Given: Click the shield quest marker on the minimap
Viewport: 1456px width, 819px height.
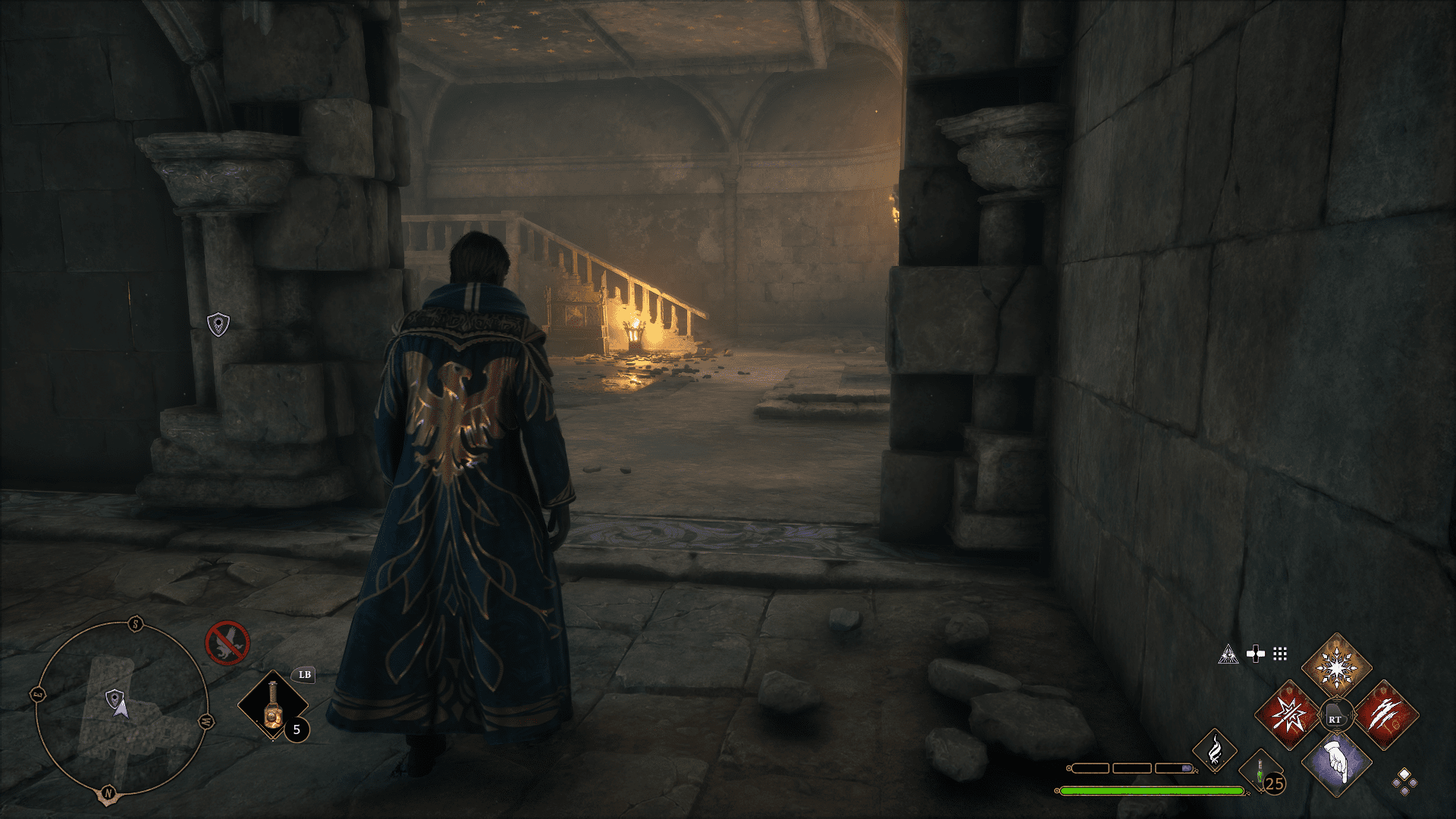Looking at the screenshot, I should pos(115,697).
